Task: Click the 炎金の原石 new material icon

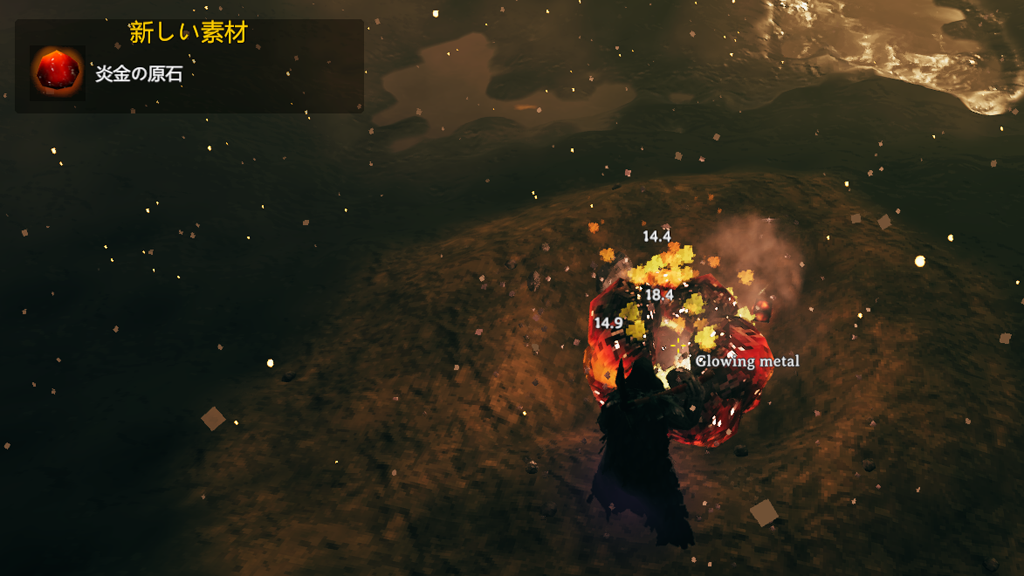Action: (x=56, y=73)
